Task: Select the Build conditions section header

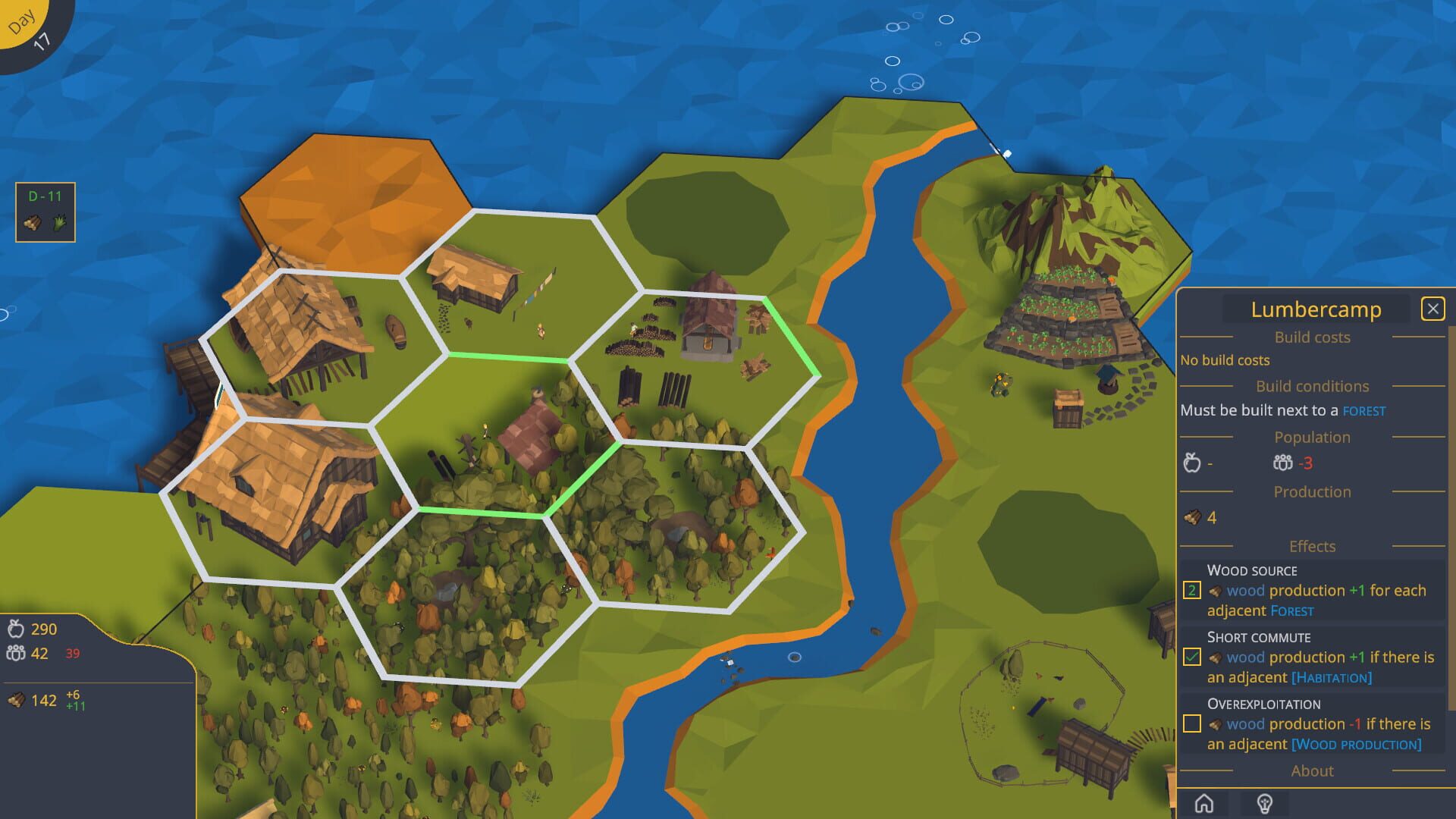Action: click(x=1313, y=386)
